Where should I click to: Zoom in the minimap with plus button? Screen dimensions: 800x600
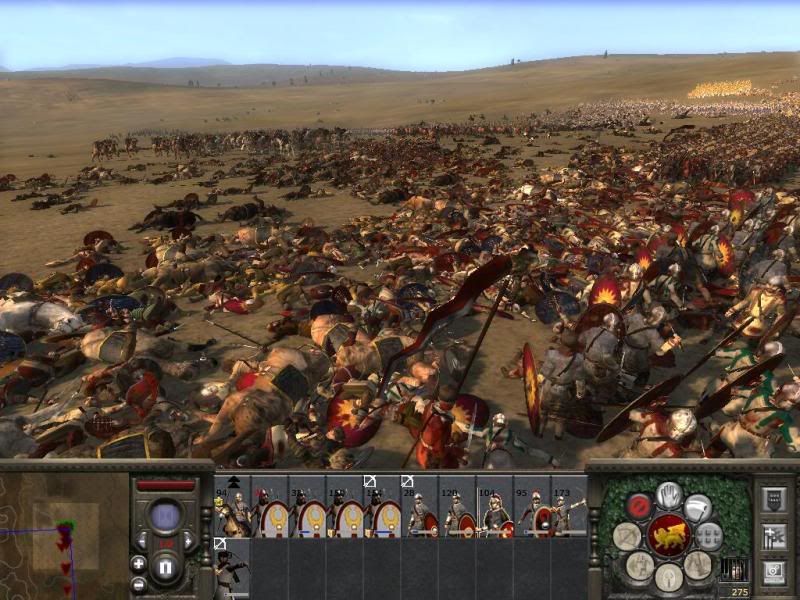[x=138, y=563]
